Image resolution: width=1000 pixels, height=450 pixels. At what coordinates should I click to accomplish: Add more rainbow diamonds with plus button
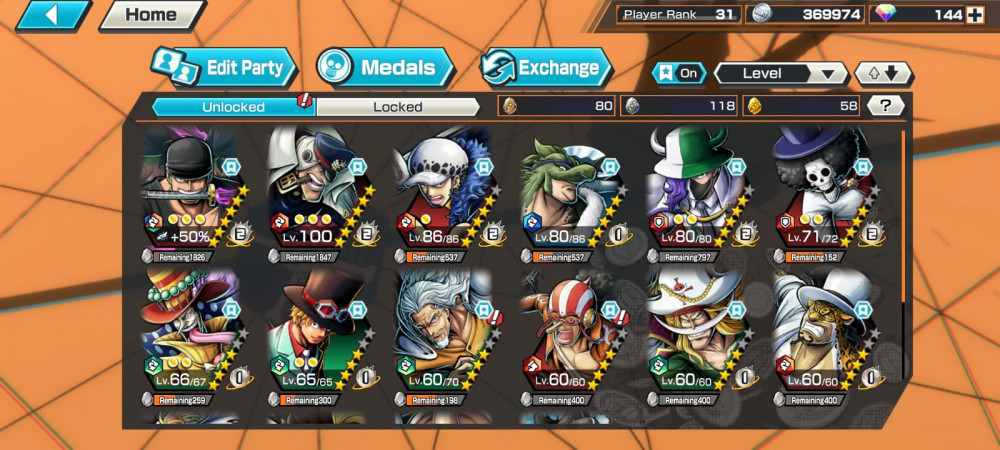click(974, 15)
